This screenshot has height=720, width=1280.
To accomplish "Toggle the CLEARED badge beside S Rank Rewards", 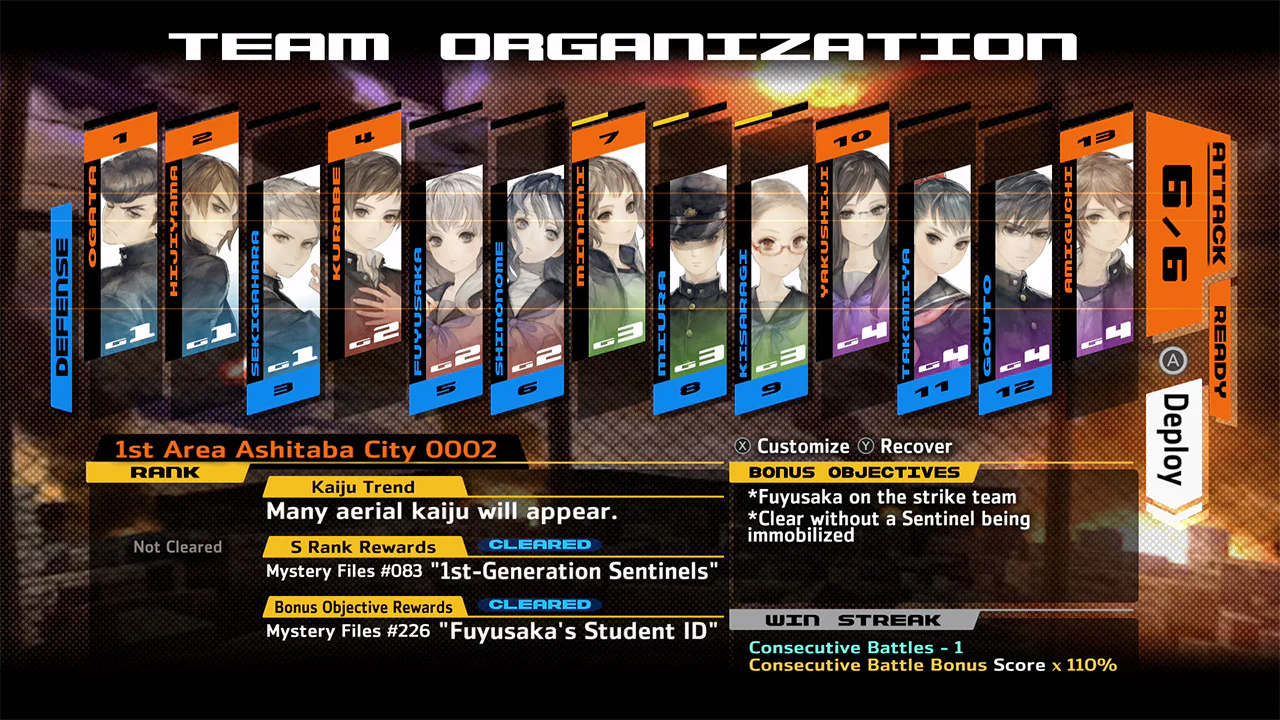I will tap(539, 545).
